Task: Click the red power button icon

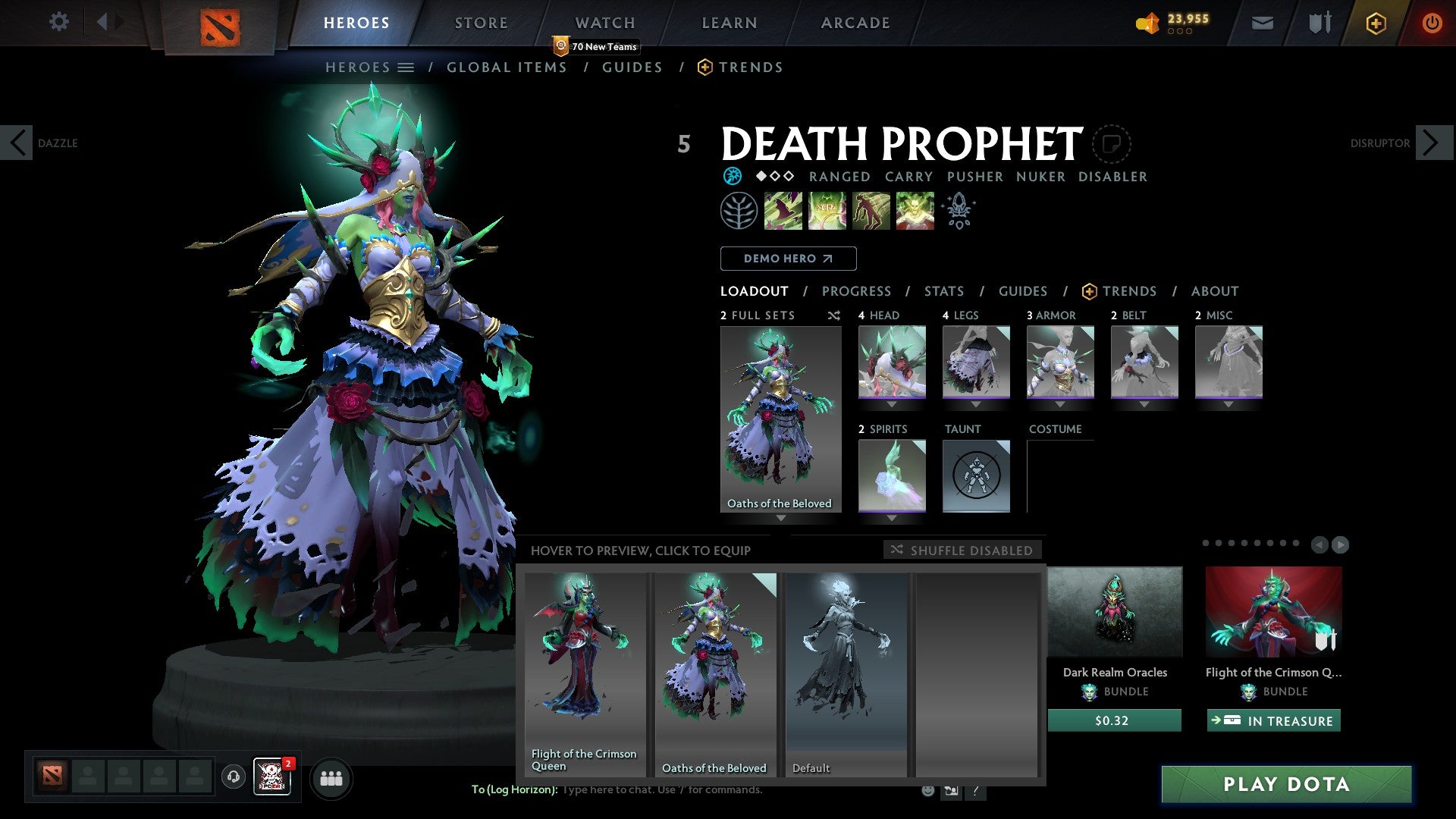Action: tap(1432, 23)
